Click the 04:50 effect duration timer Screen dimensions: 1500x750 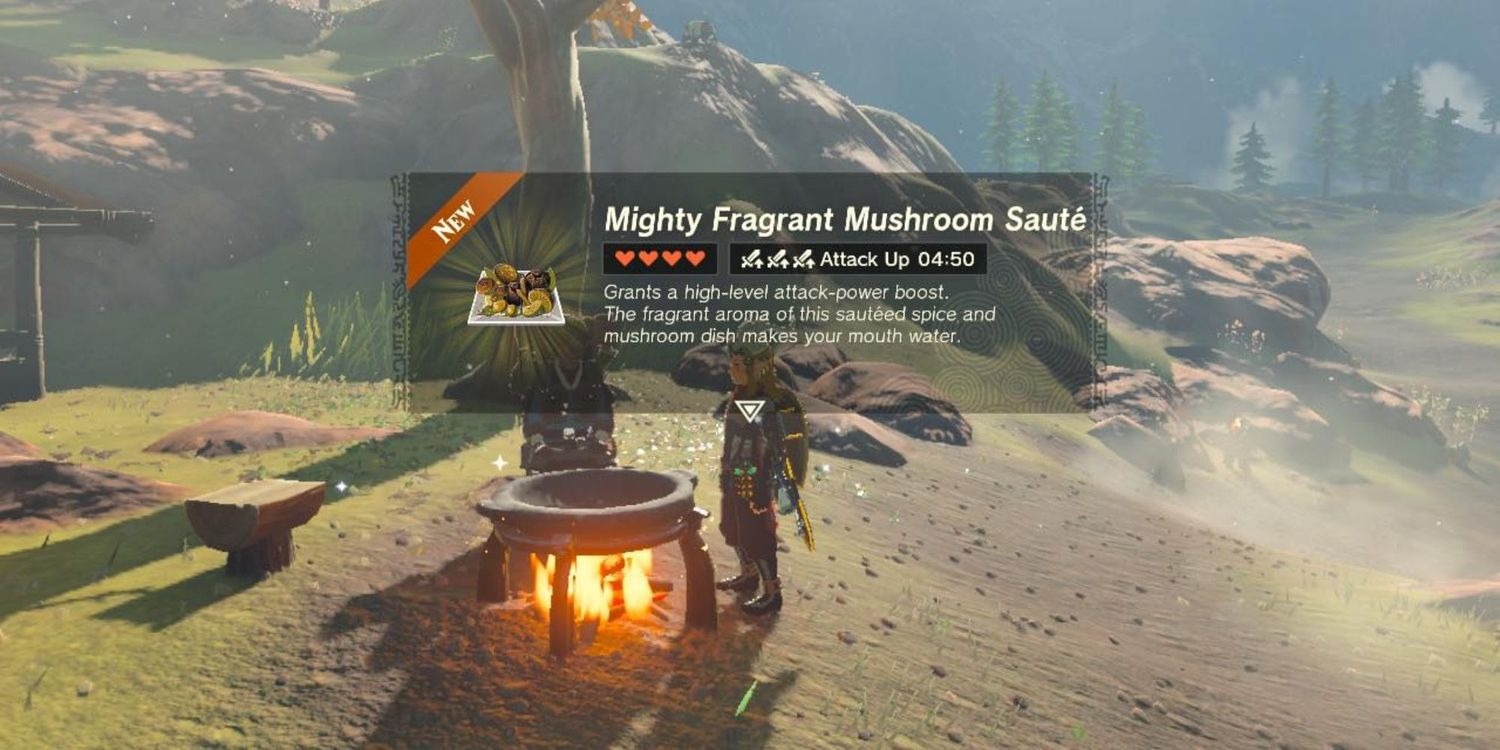946,259
